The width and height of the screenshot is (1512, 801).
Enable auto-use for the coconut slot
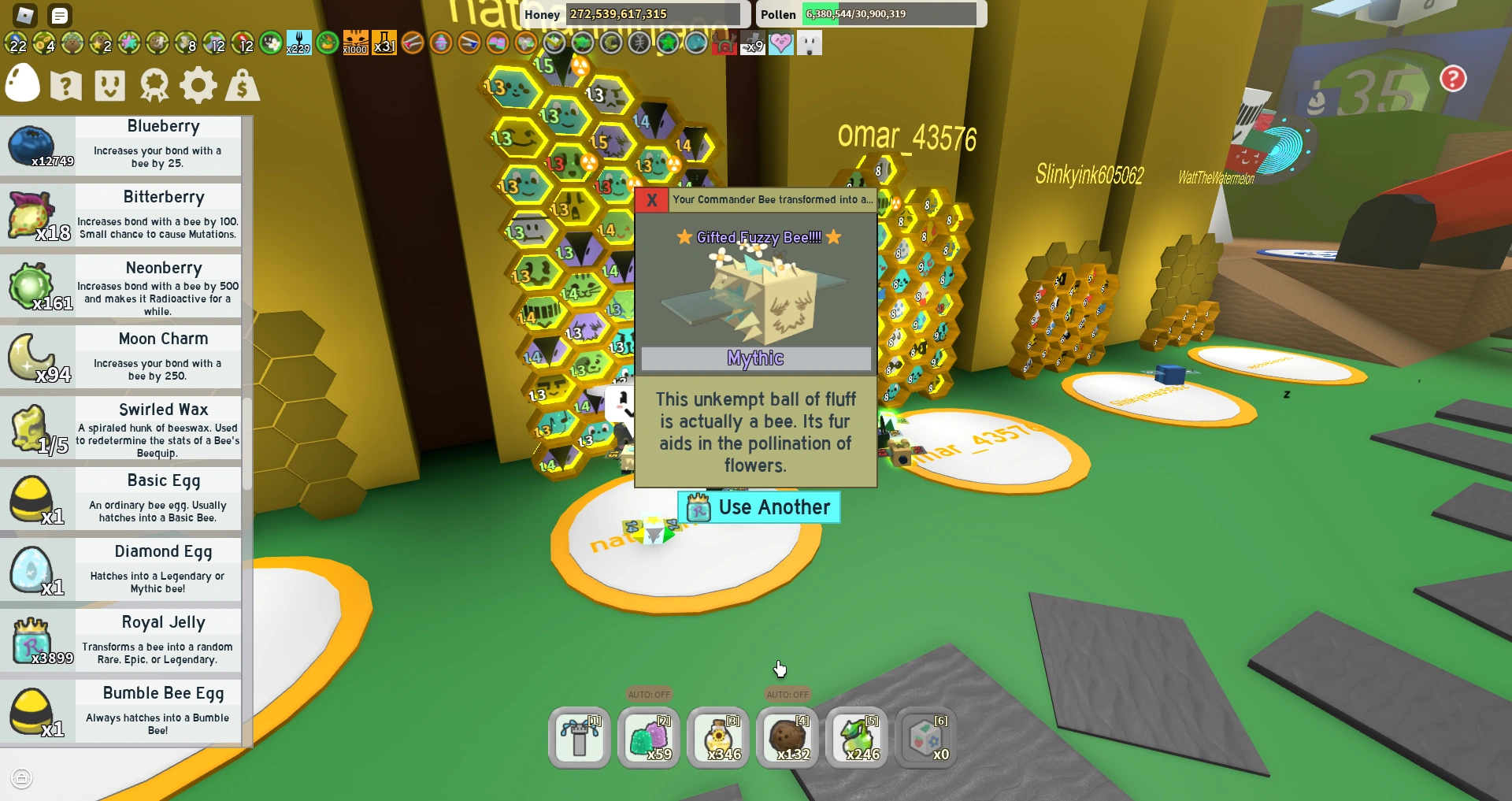[787, 695]
